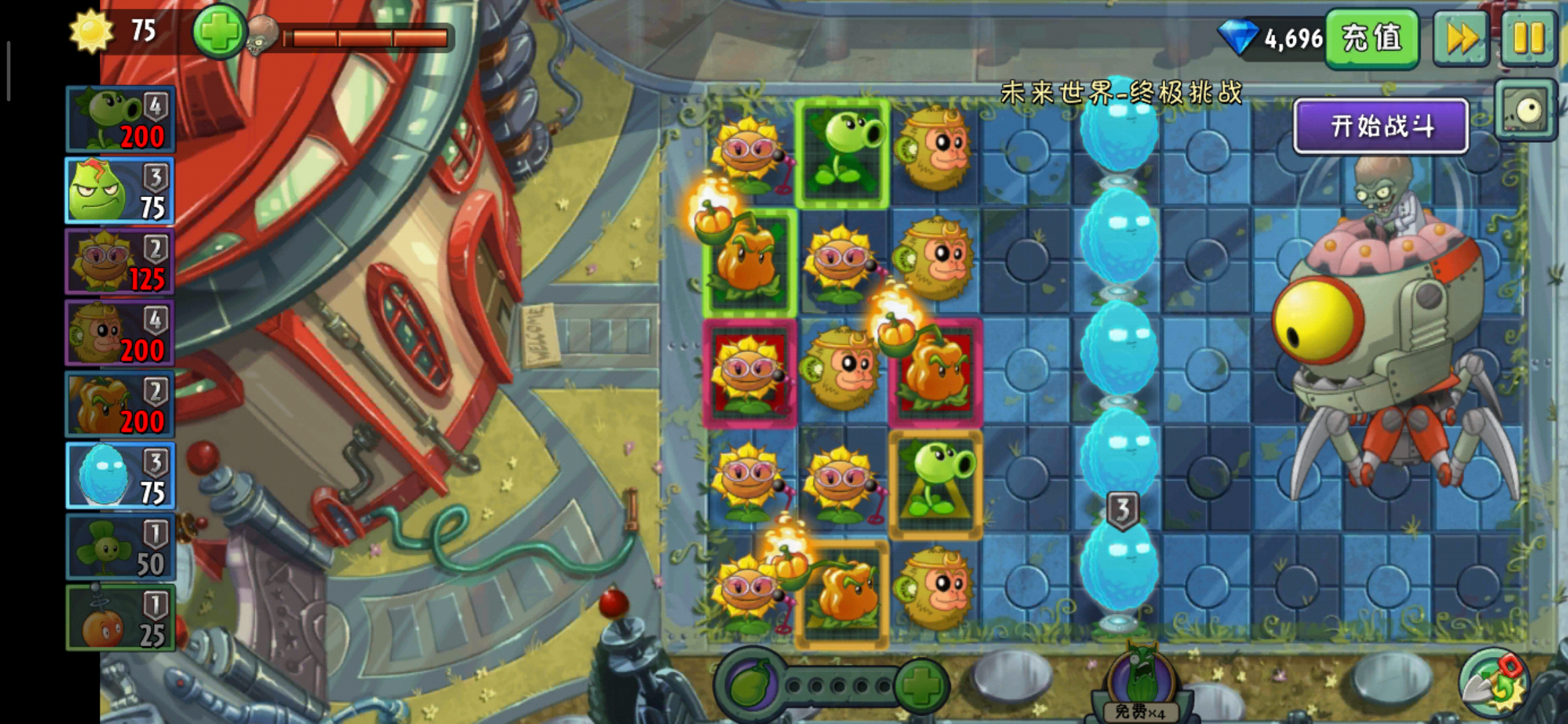Open the 充值 recharge shop
The width and height of the screenshot is (1568, 724).
pyautogui.click(x=1371, y=38)
